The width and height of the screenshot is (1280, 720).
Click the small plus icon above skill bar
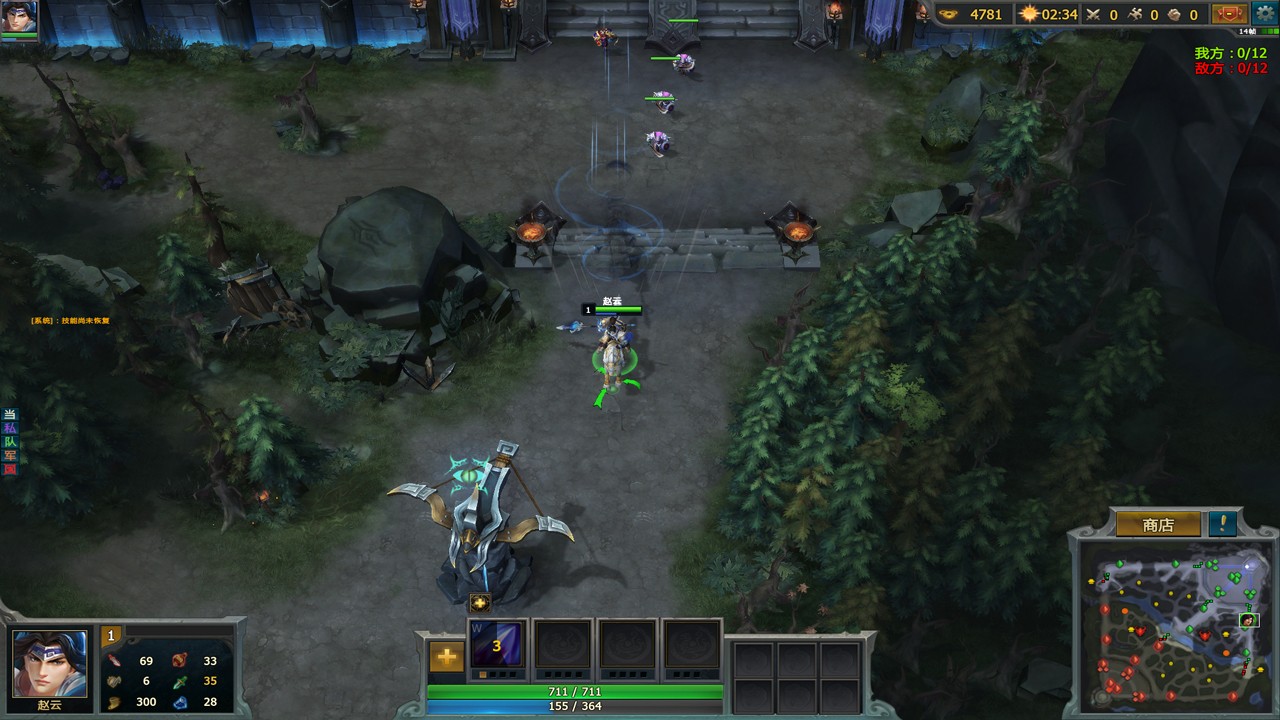[480, 602]
